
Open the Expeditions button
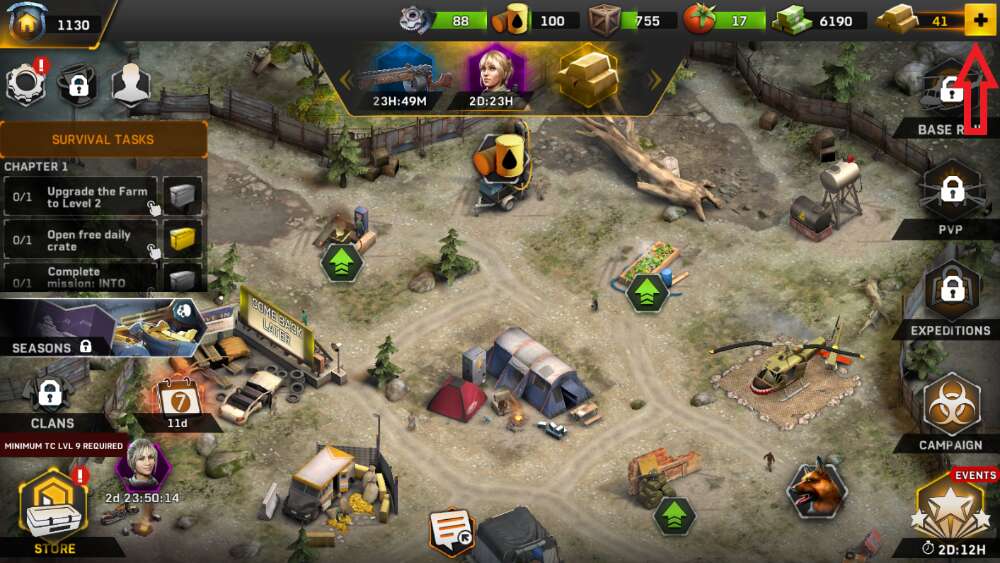950,295
